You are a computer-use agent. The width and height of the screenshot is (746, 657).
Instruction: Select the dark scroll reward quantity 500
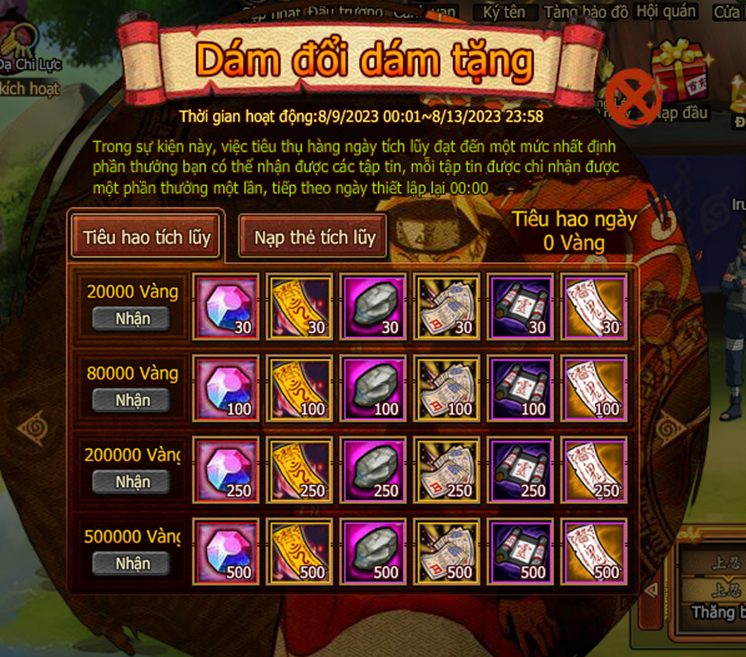click(x=522, y=551)
